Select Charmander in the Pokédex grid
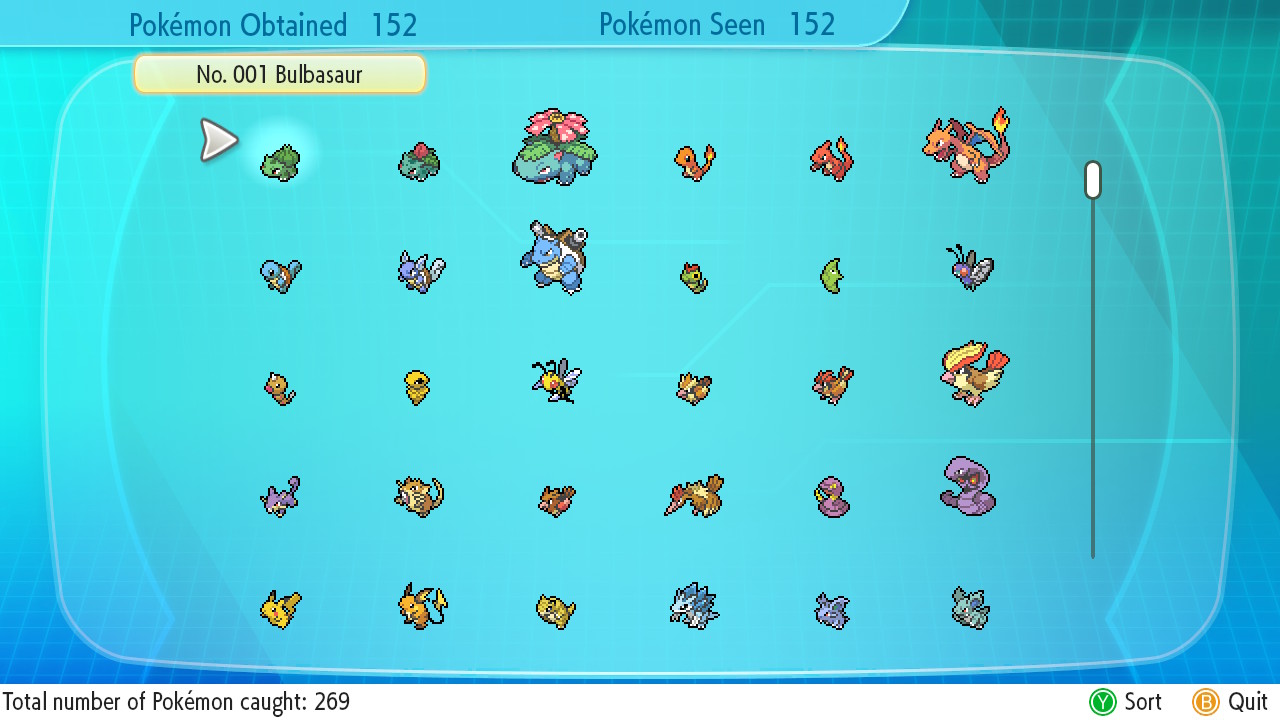Image resolution: width=1280 pixels, height=720 pixels. (x=694, y=162)
